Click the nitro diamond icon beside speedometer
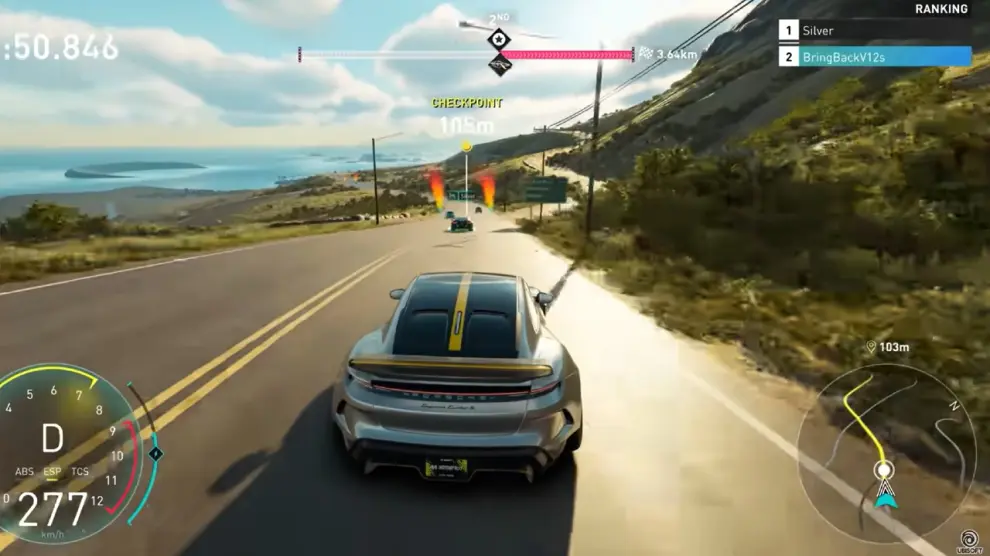This screenshot has height=556, width=990. pyautogui.click(x=156, y=453)
